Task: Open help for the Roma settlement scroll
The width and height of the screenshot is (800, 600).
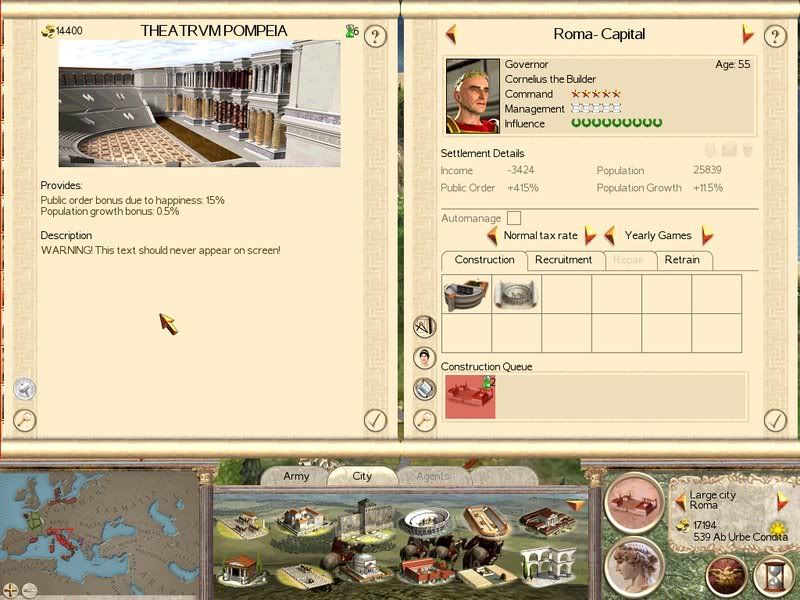Action: [776, 37]
